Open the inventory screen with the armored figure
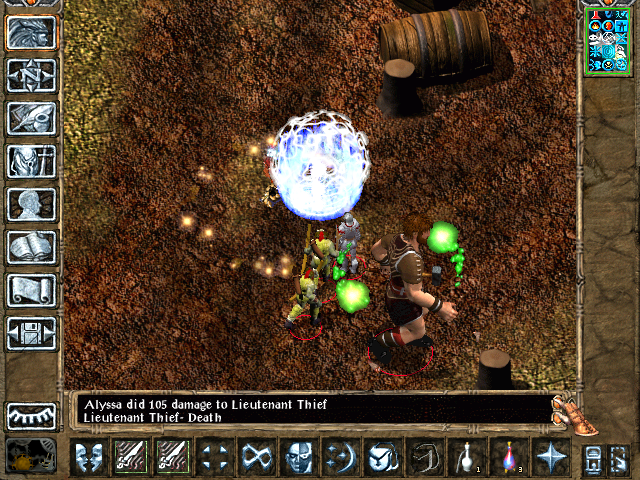The width and height of the screenshot is (640, 480). coord(31,161)
